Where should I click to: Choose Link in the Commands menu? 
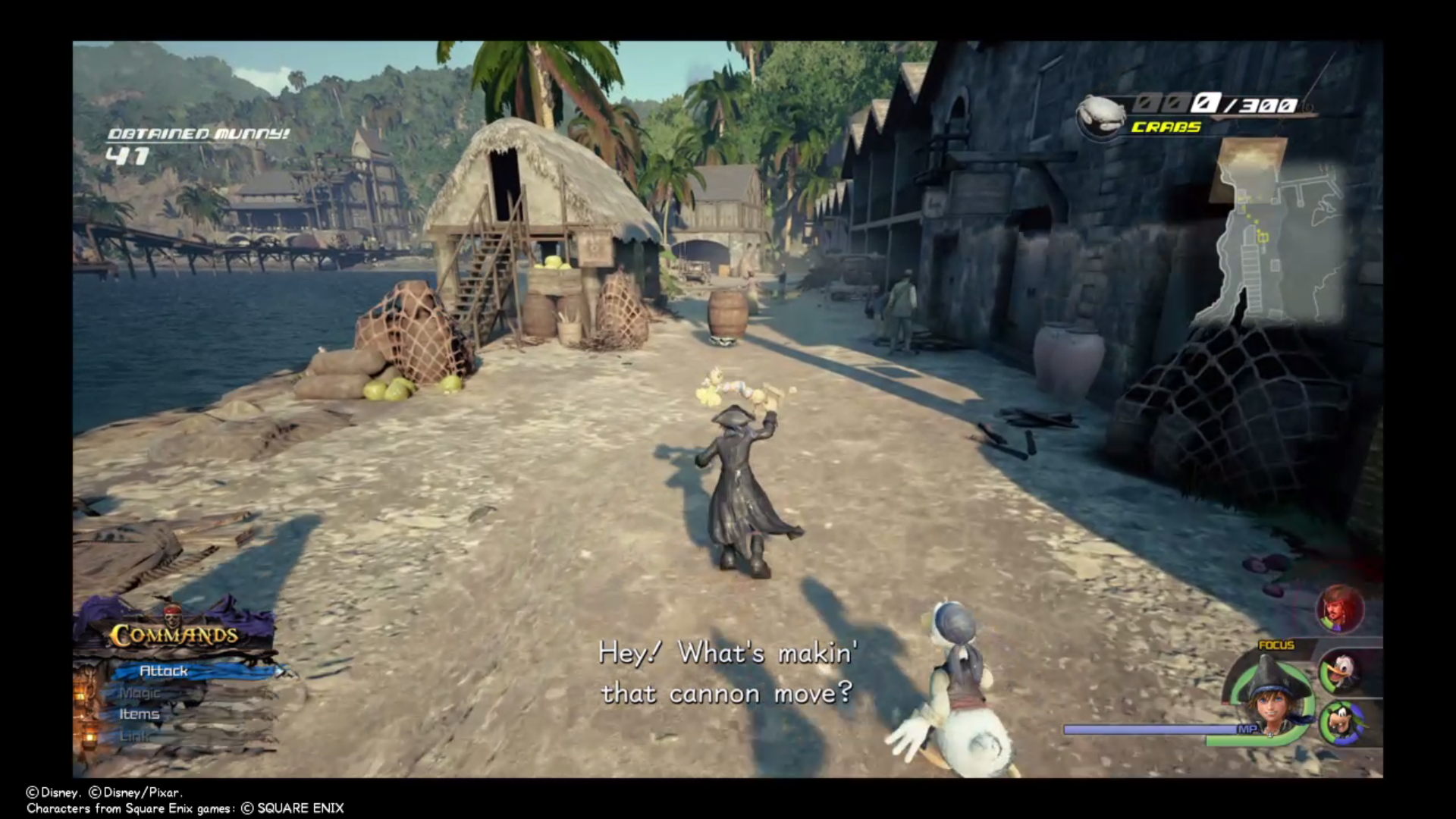[x=136, y=735]
